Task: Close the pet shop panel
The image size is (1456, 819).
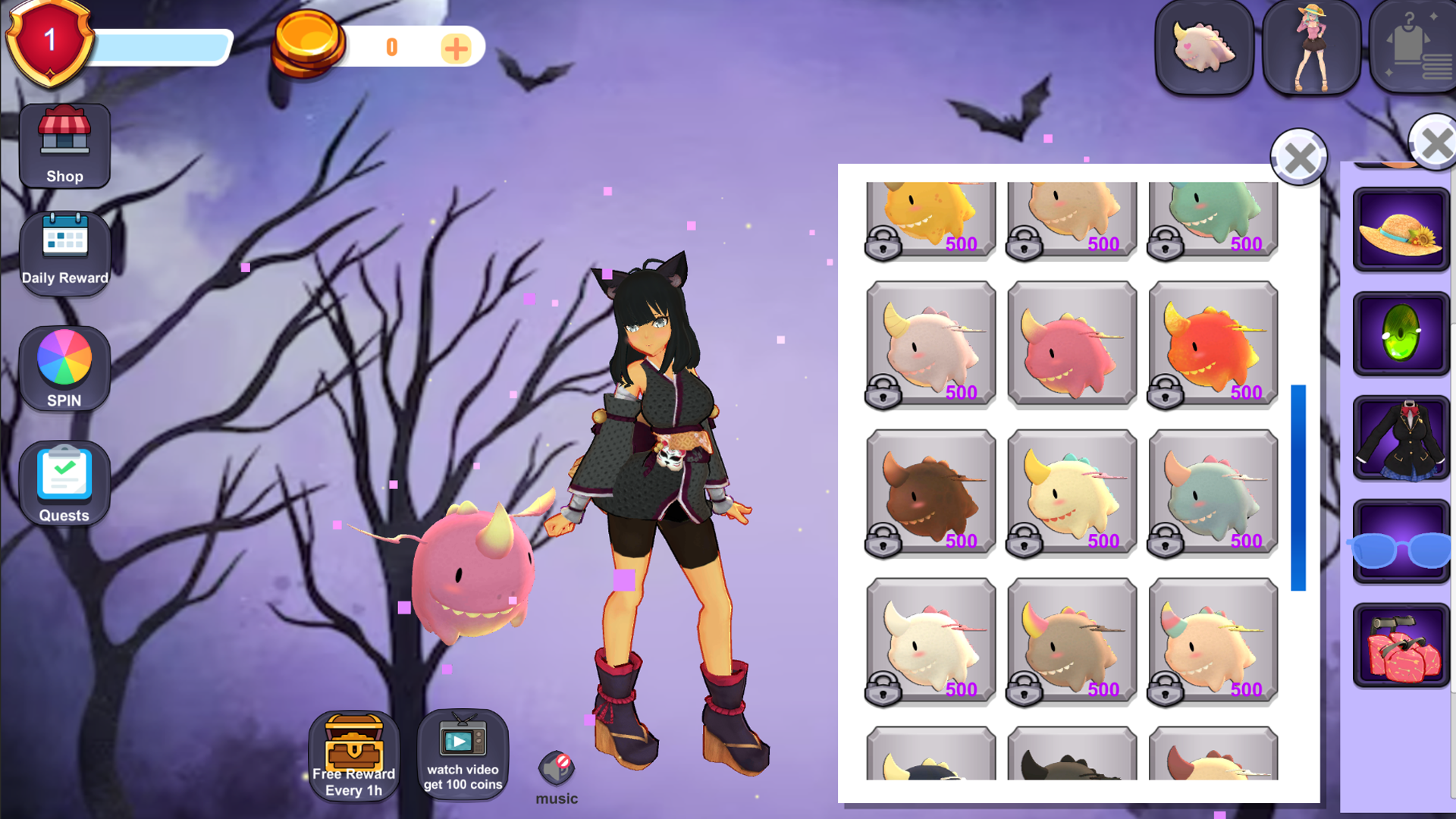Action: 1299,158
